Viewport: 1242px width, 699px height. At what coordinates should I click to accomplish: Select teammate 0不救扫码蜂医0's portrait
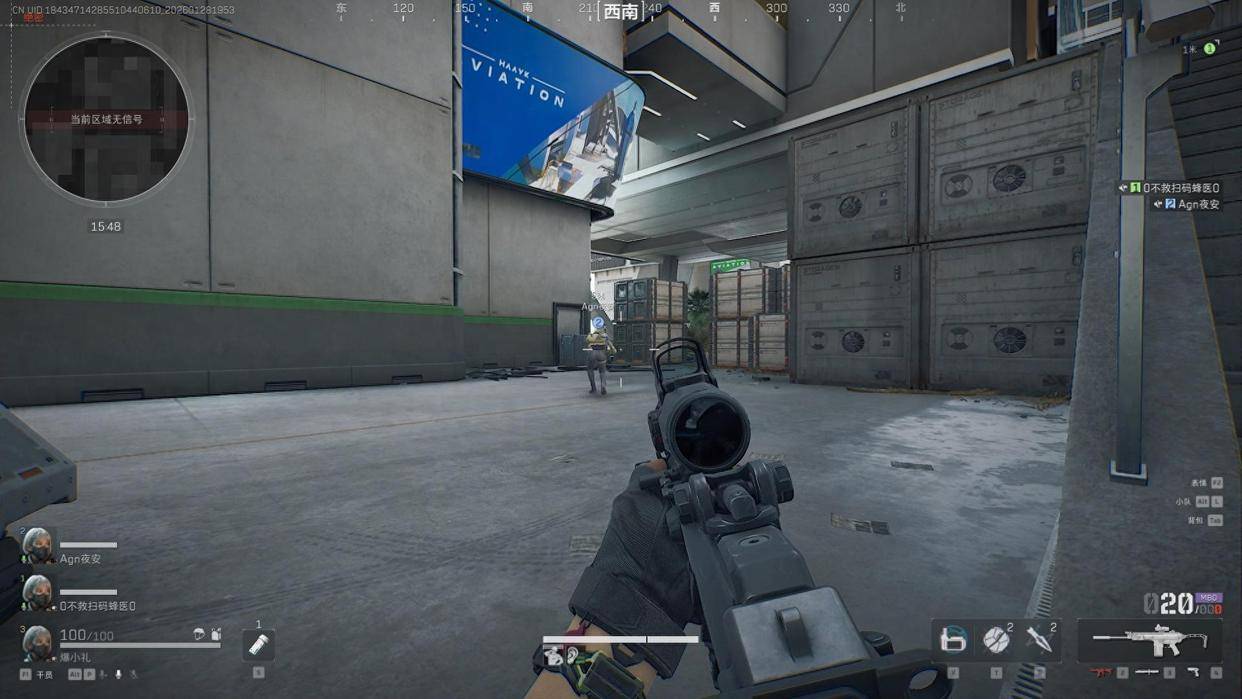tap(37, 593)
